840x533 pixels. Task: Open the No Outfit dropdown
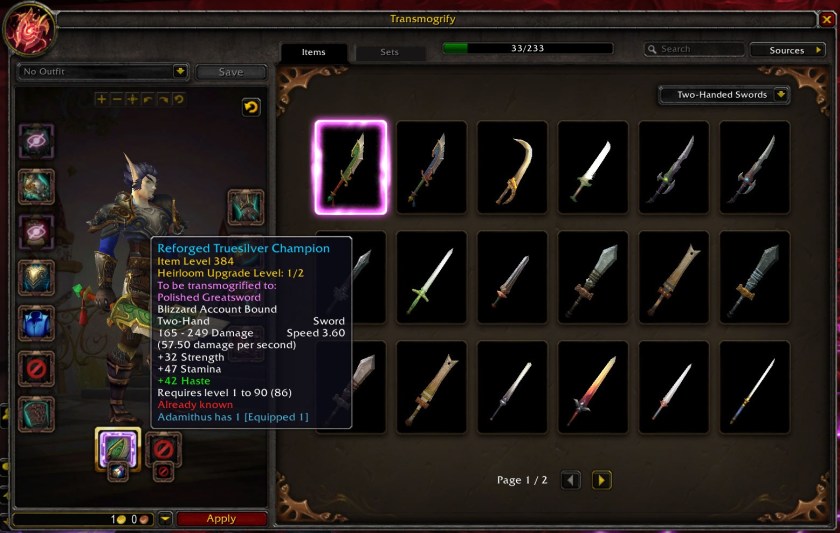pos(103,71)
